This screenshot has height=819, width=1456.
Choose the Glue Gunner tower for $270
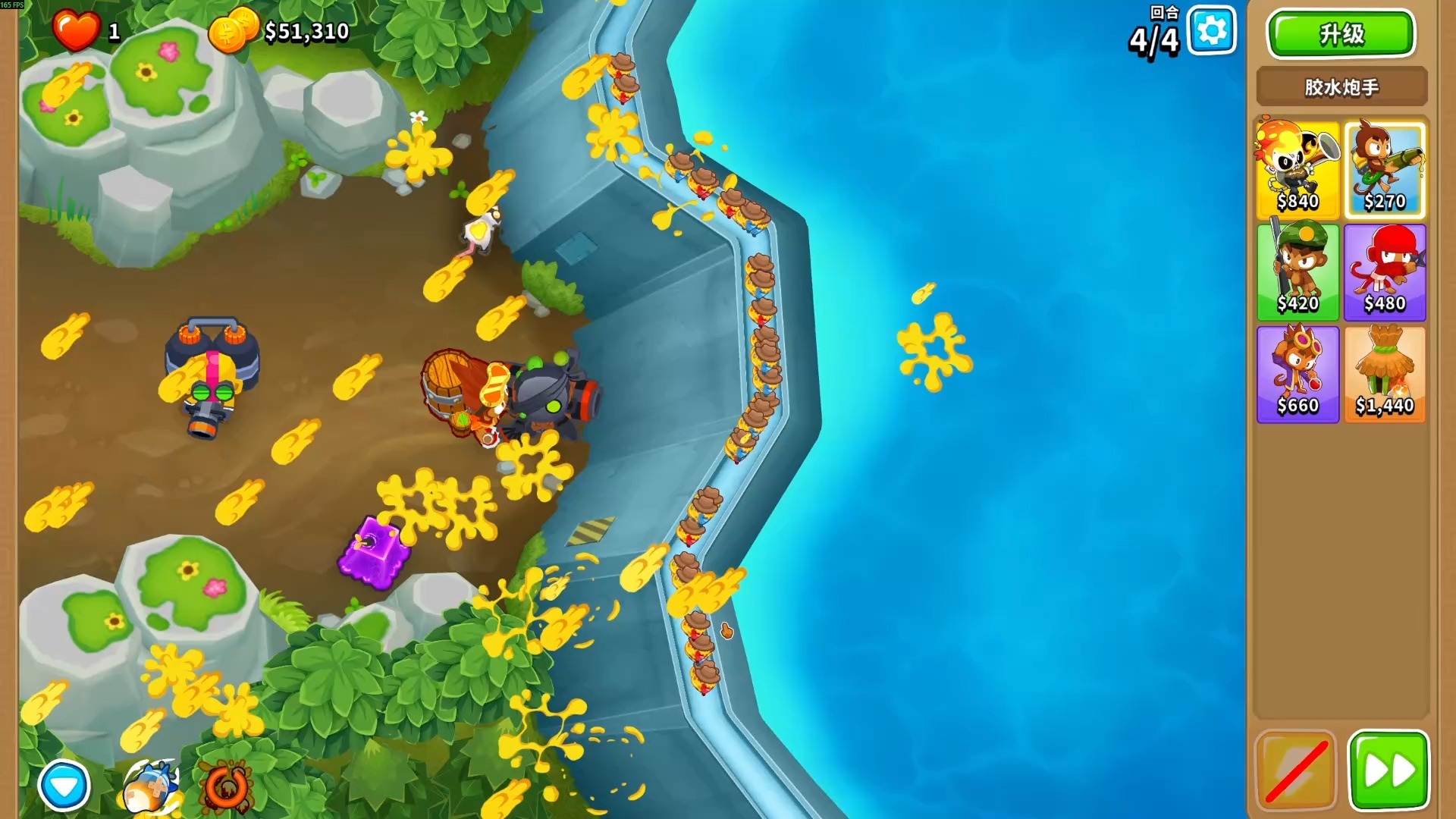click(1384, 169)
